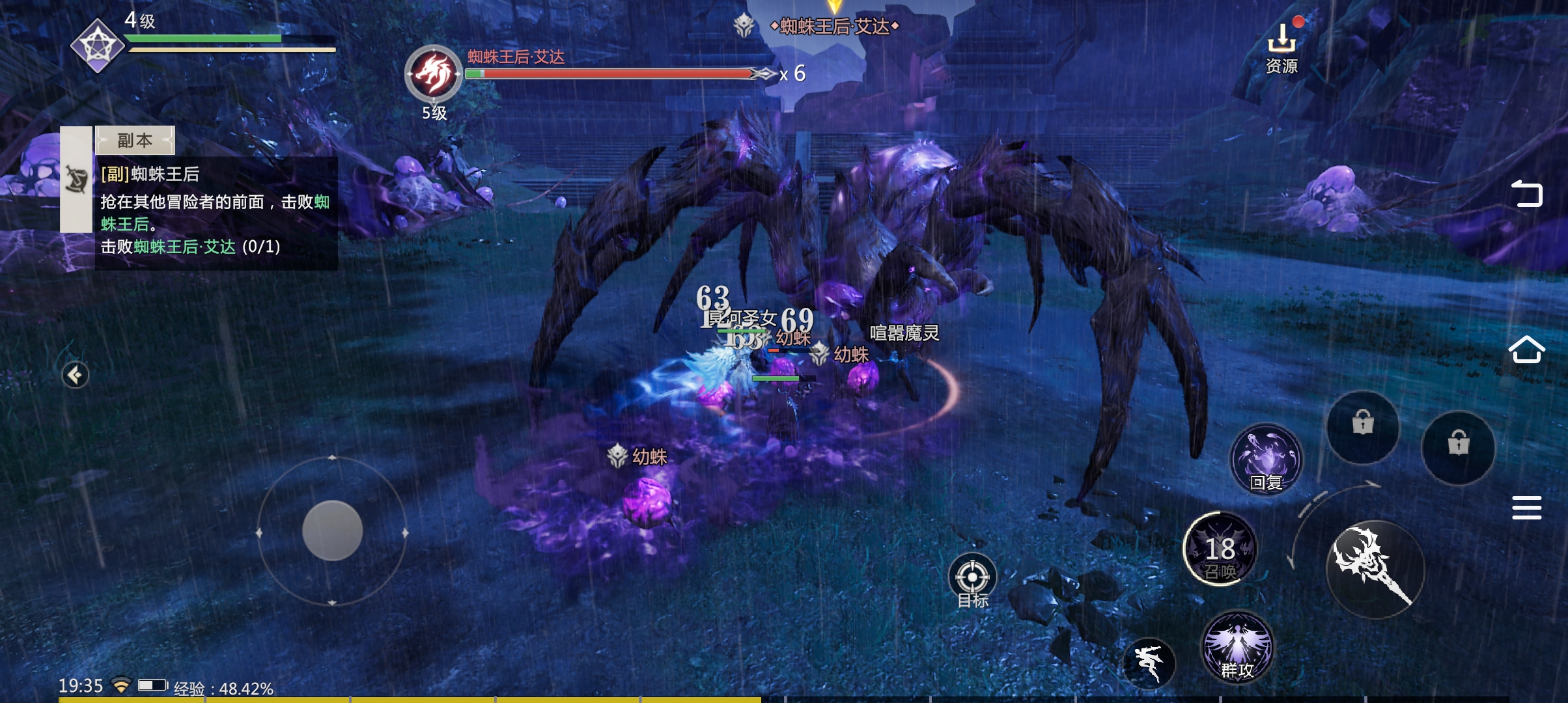Activate the dash dodge skill icon

pos(1149,663)
